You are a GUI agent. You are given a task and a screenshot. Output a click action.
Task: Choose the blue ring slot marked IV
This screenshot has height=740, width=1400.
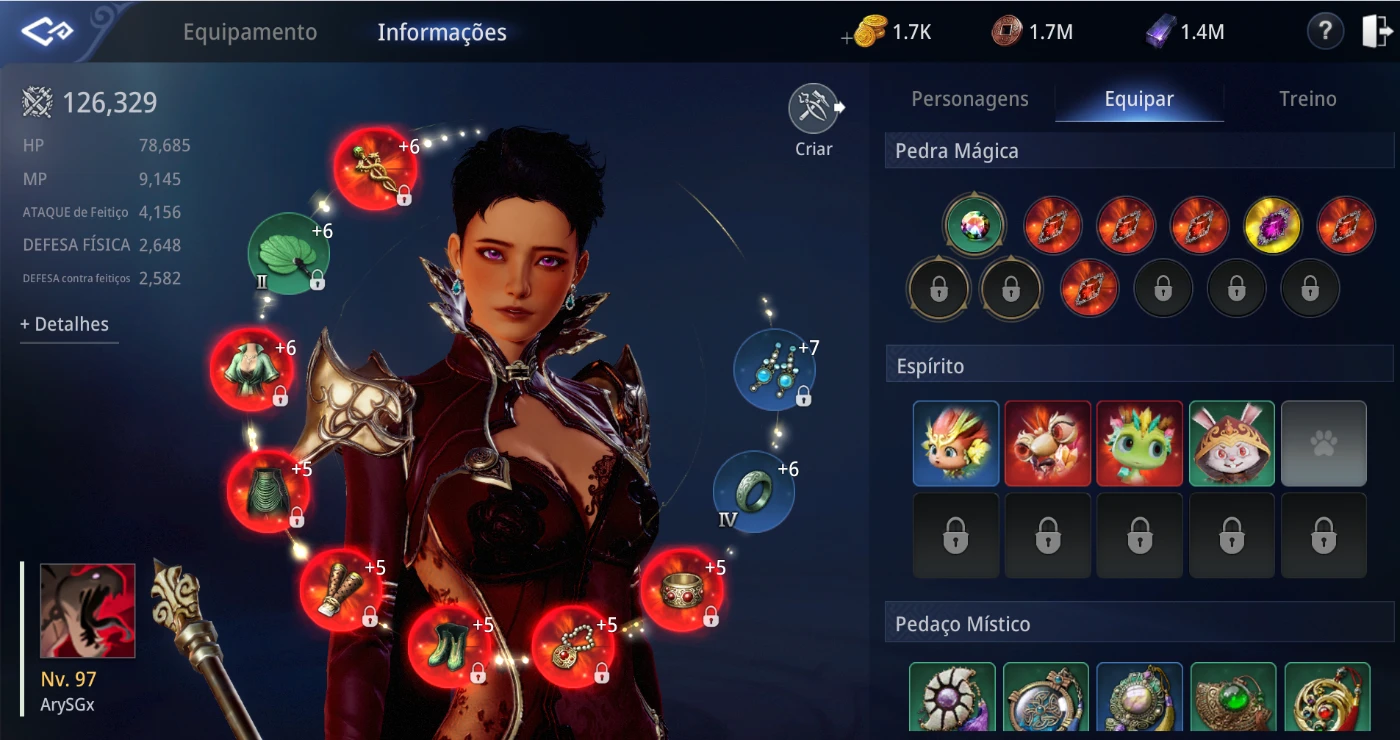[x=753, y=491]
